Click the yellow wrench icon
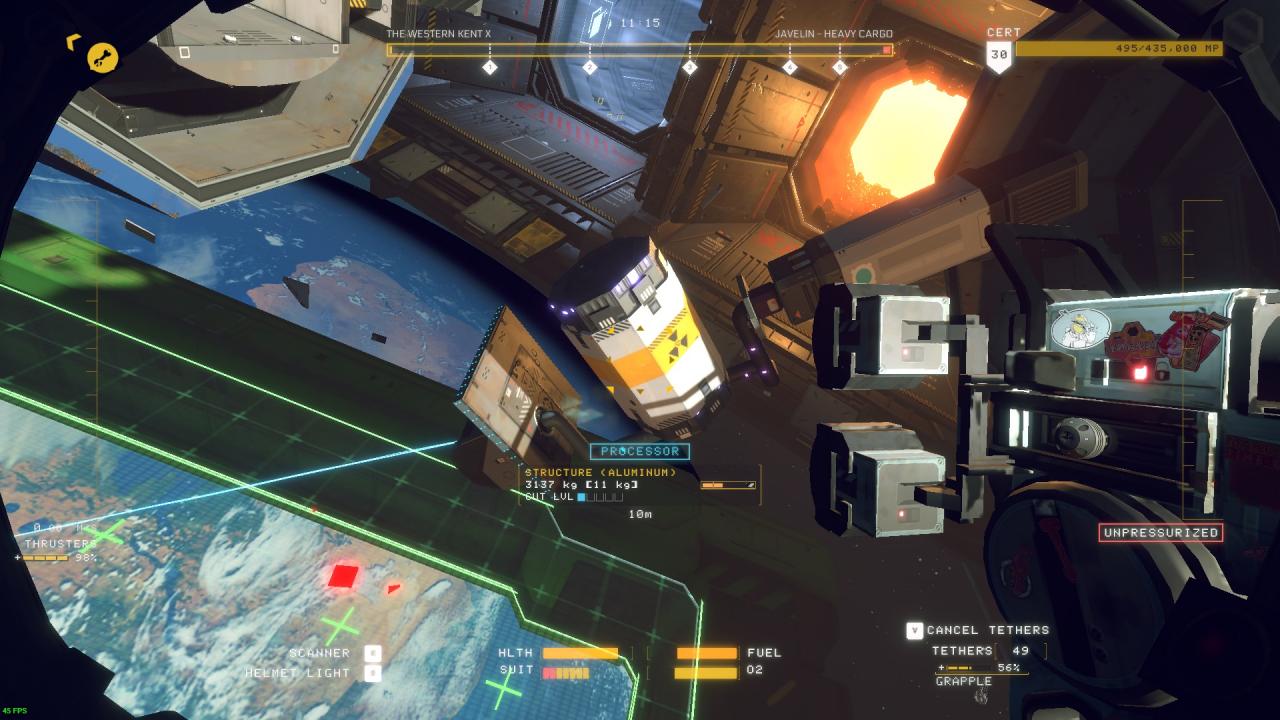Image resolution: width=1280 pixels, height=720 pixels. click(102, 57)
